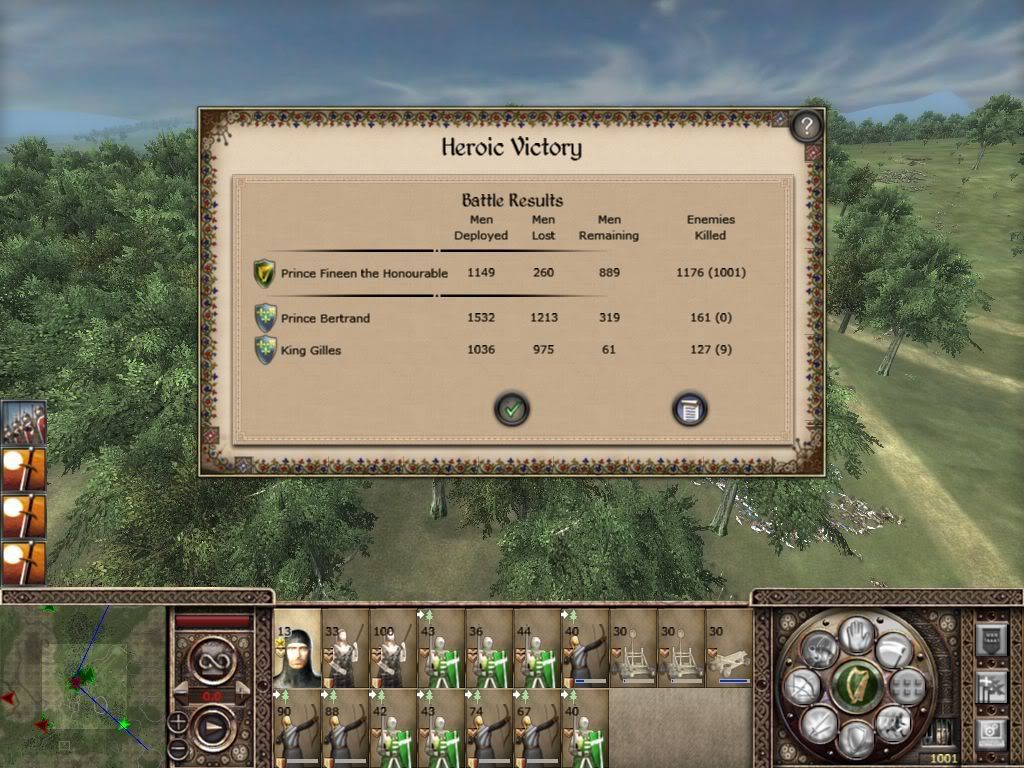The height and width of the screenshot is (768, 1024).
Task: Click the golden harp faction emblem
Action: point(856,686)
